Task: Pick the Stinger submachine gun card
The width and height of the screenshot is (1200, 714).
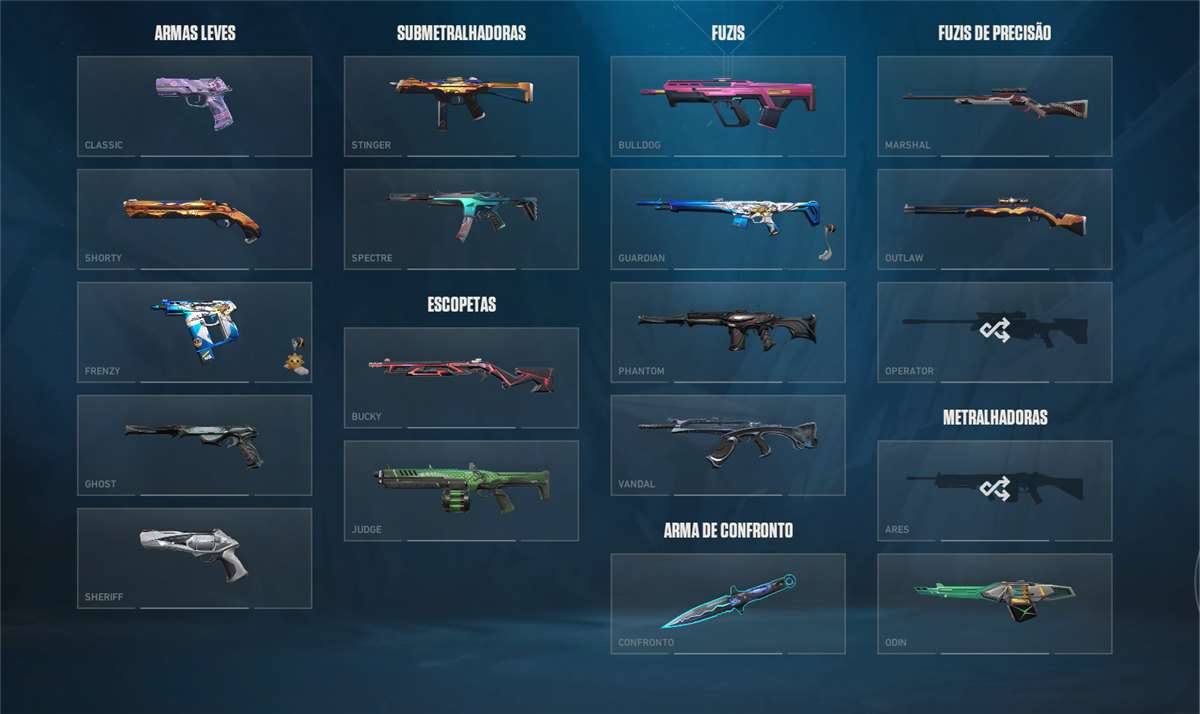Action: [461, 106]
